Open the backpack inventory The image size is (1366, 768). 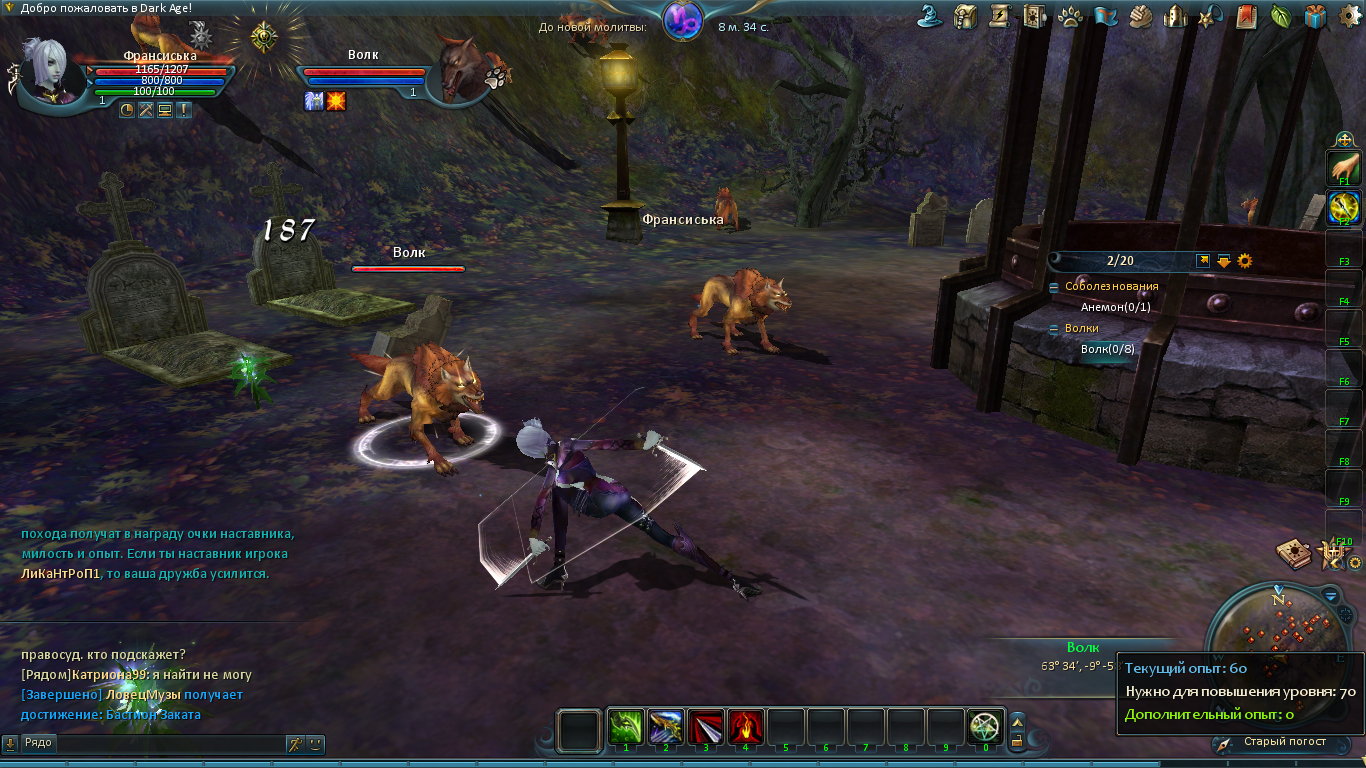[965, 16]
